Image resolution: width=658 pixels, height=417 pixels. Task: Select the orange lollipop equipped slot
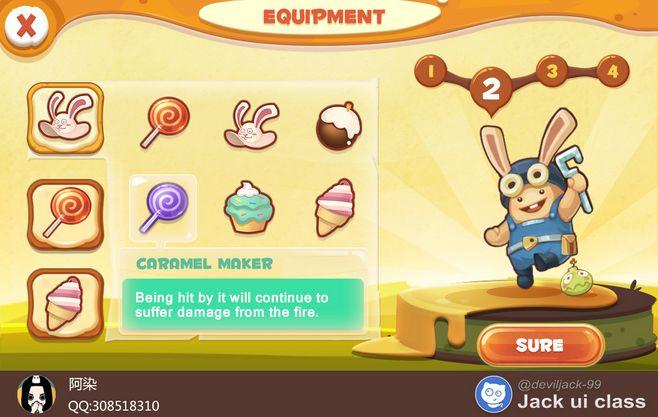[x=65, y=213]
